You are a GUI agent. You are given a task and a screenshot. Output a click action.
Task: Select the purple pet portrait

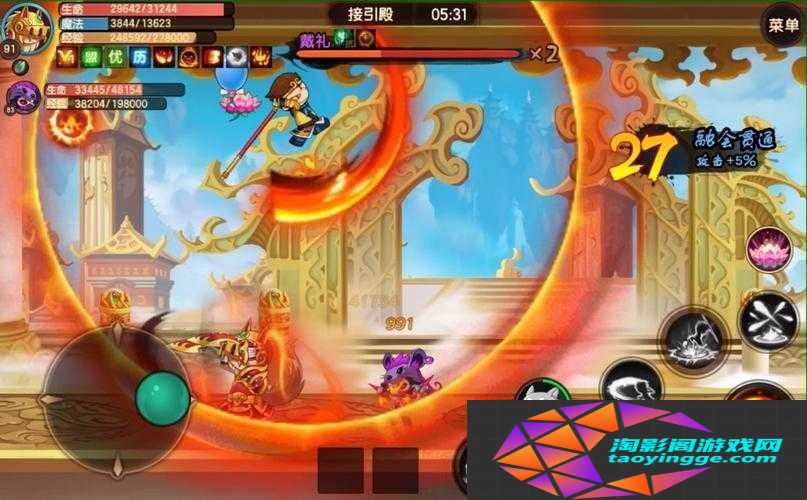click(x=22, y=97)
